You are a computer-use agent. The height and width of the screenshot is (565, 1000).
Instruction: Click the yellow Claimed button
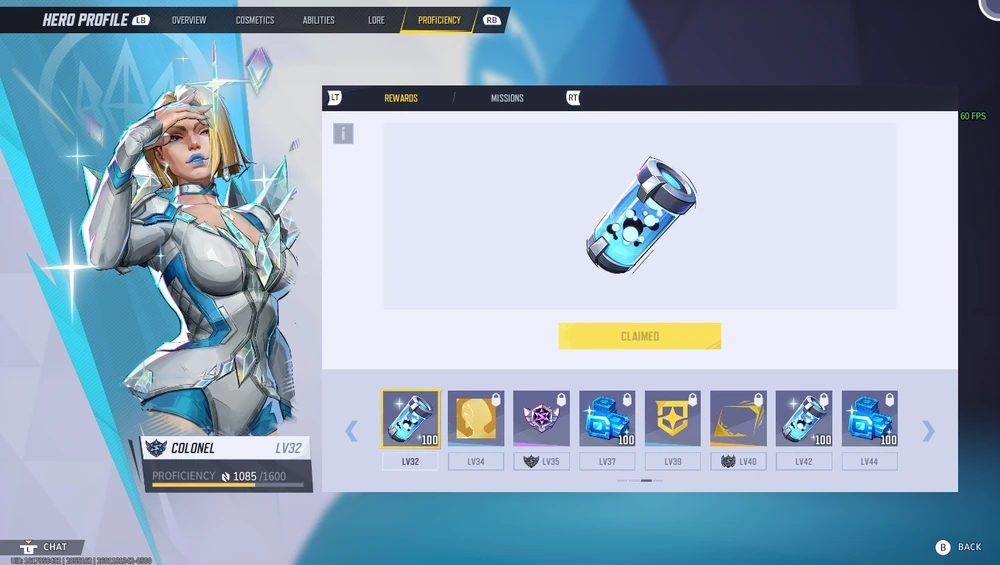pyautogui.click(x=639, y=336)
